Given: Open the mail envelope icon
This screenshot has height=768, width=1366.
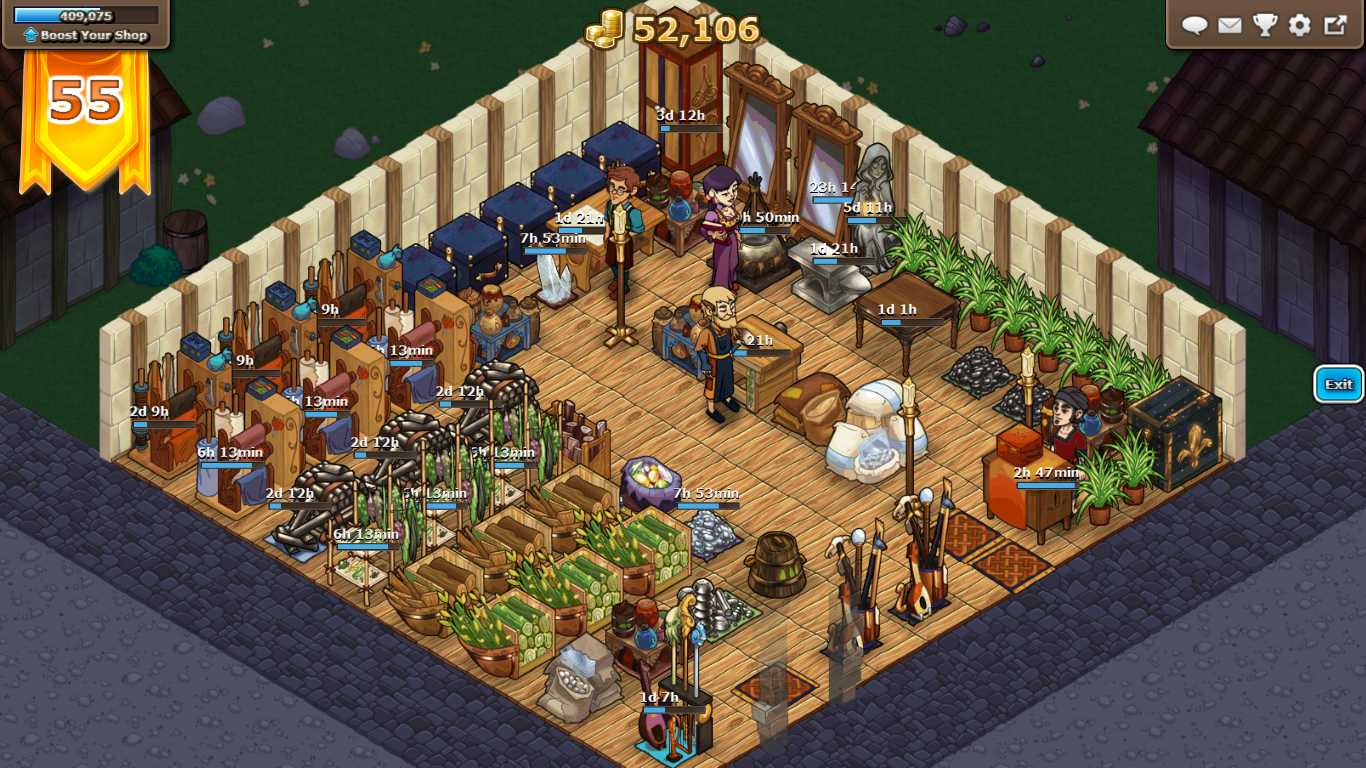Looking at the screenshot, I should [x=1230, y=25].
